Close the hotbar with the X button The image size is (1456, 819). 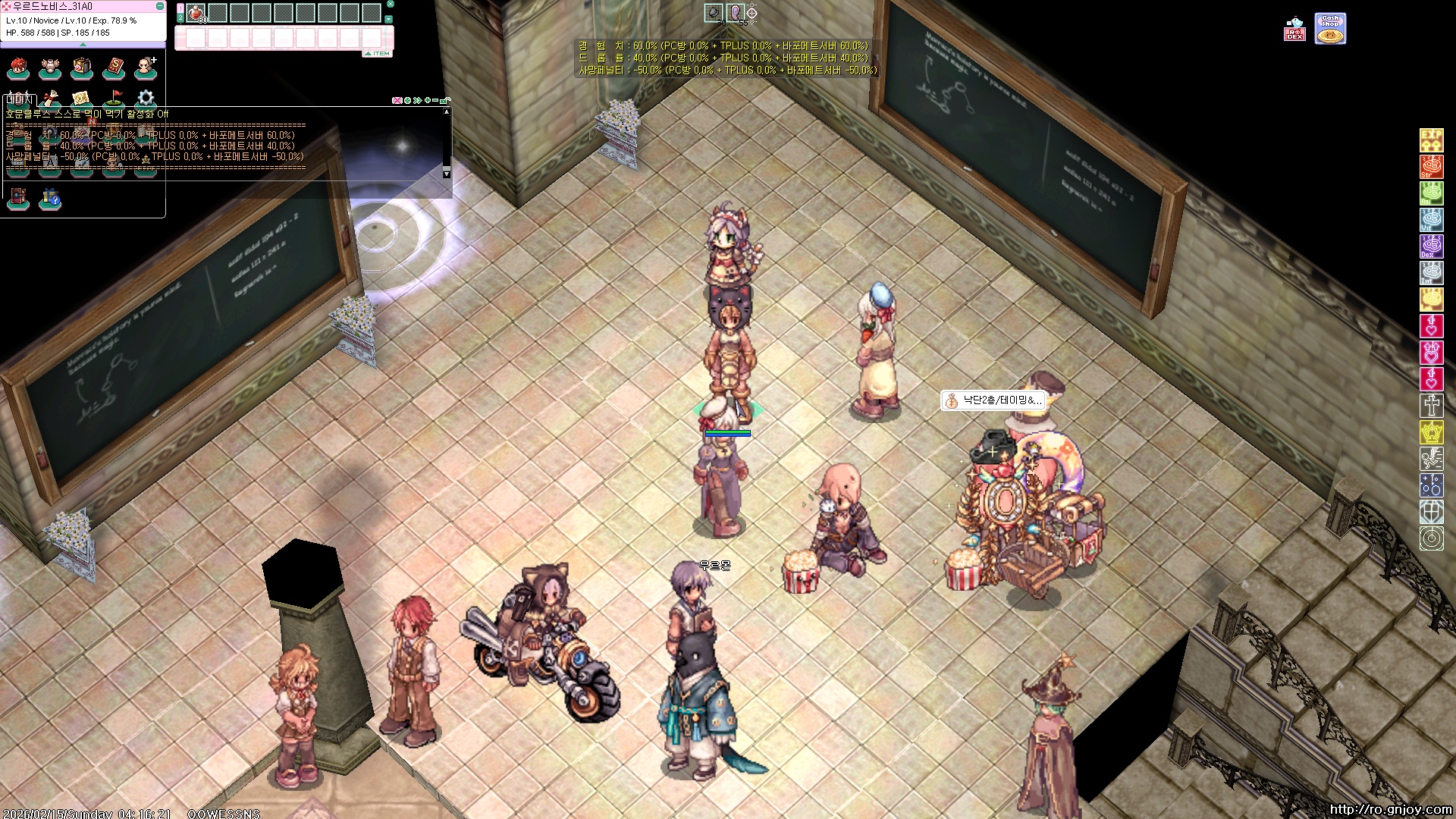pos(391,5)
